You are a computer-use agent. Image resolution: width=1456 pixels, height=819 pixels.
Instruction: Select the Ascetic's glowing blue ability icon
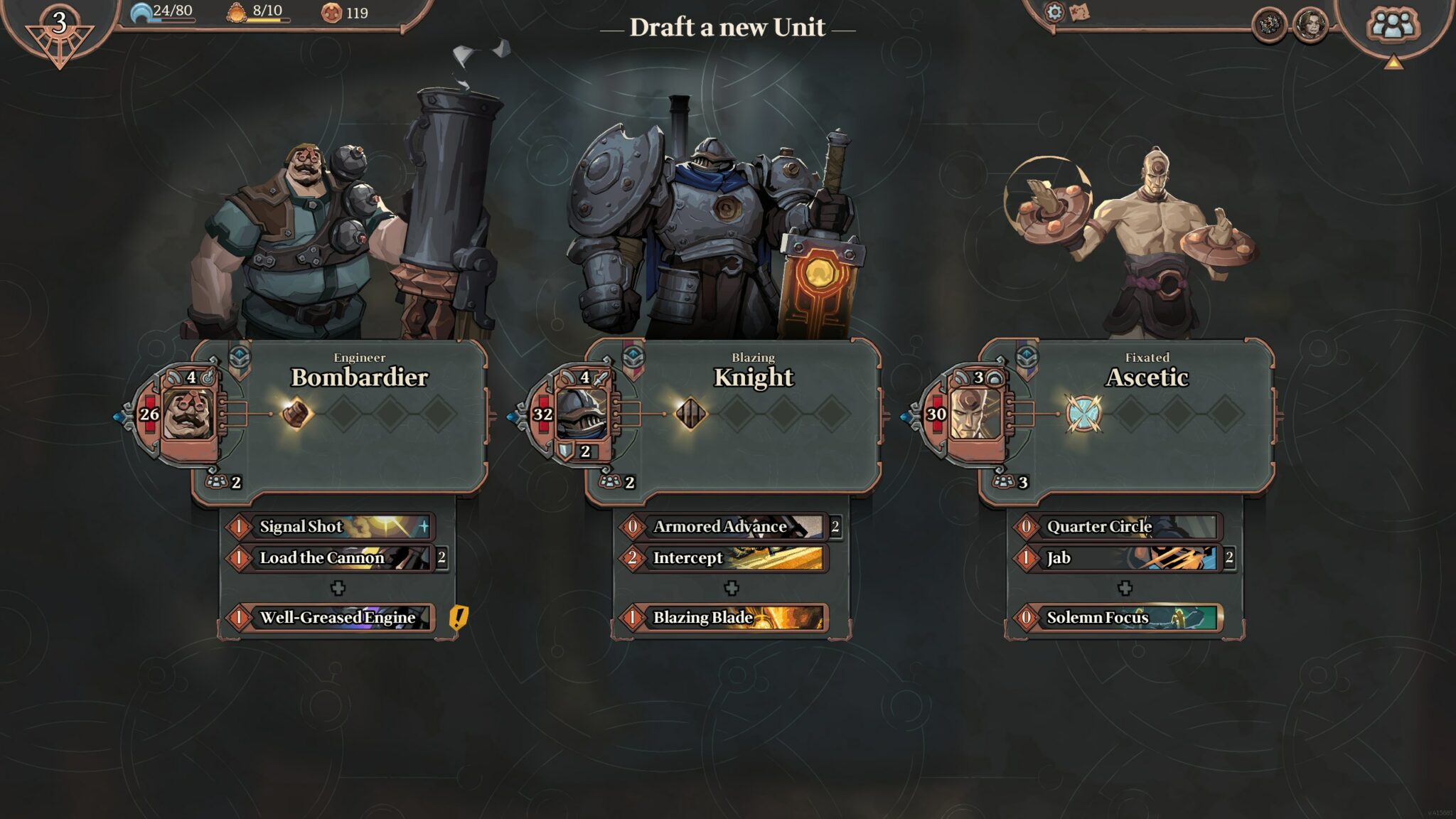(x=1083, y=413)
